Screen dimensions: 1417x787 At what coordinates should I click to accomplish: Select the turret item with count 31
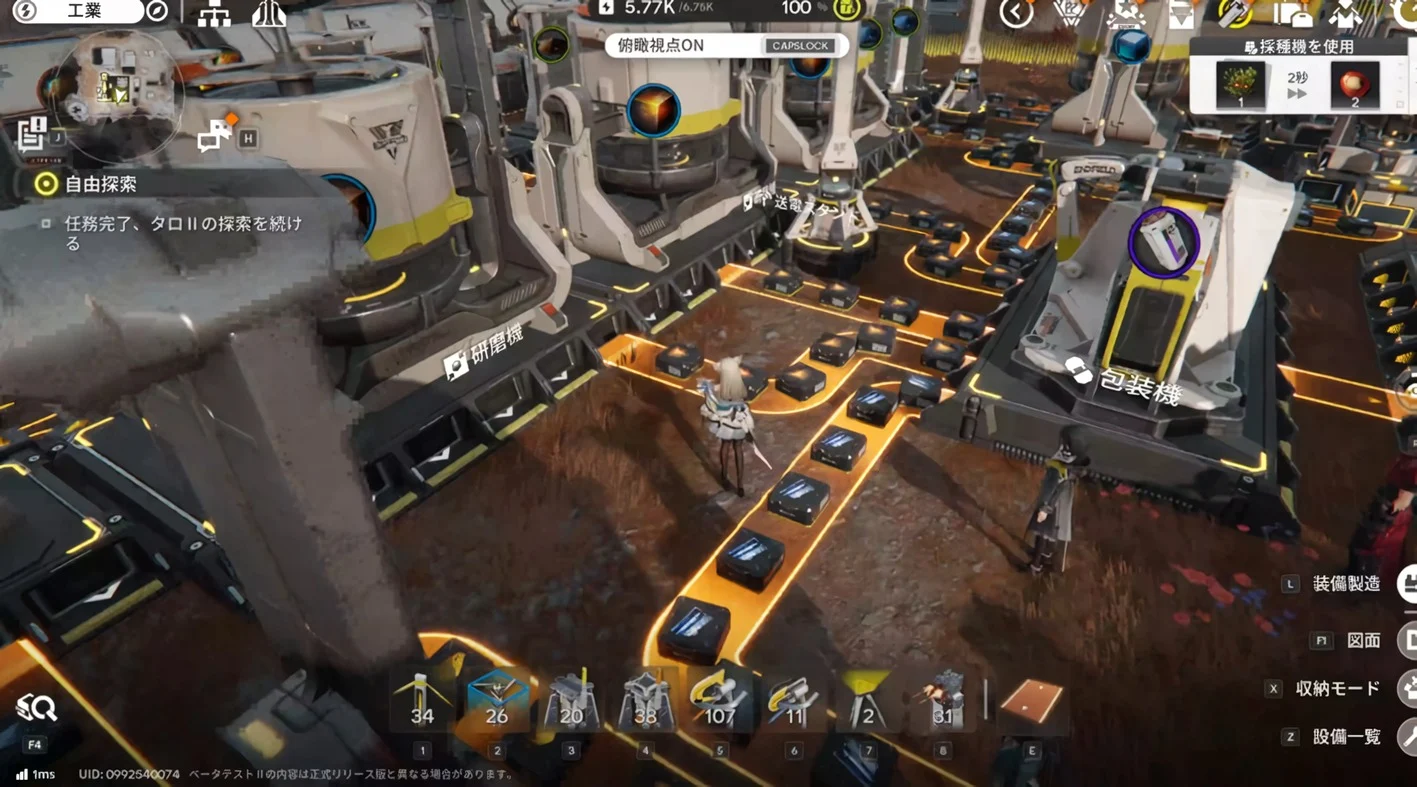pos(942,700)
